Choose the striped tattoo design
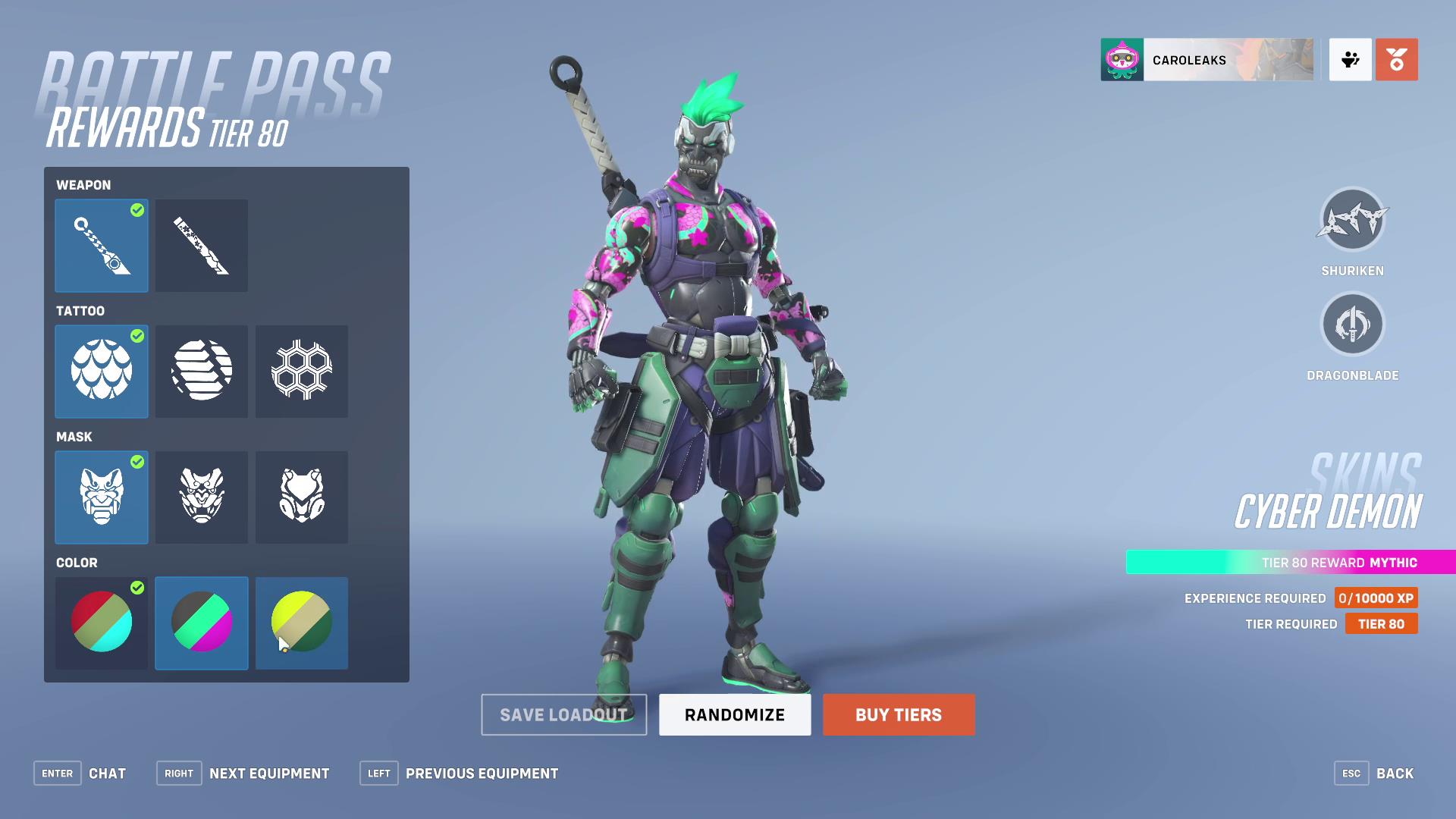The height and width of the screenshot is (819, 1456). click(201, 371)
